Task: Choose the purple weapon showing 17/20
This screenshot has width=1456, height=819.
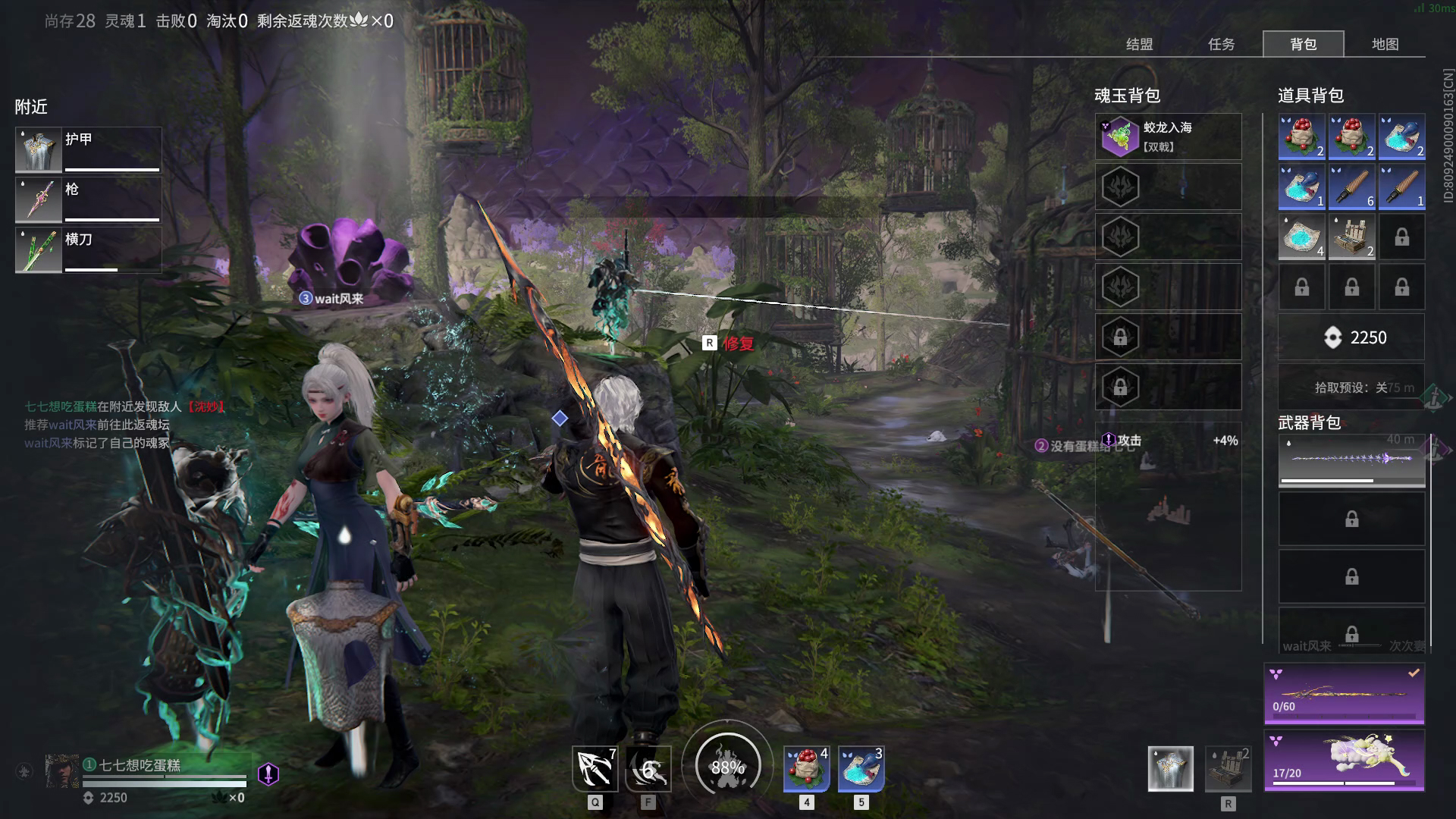Action: 1344,760
